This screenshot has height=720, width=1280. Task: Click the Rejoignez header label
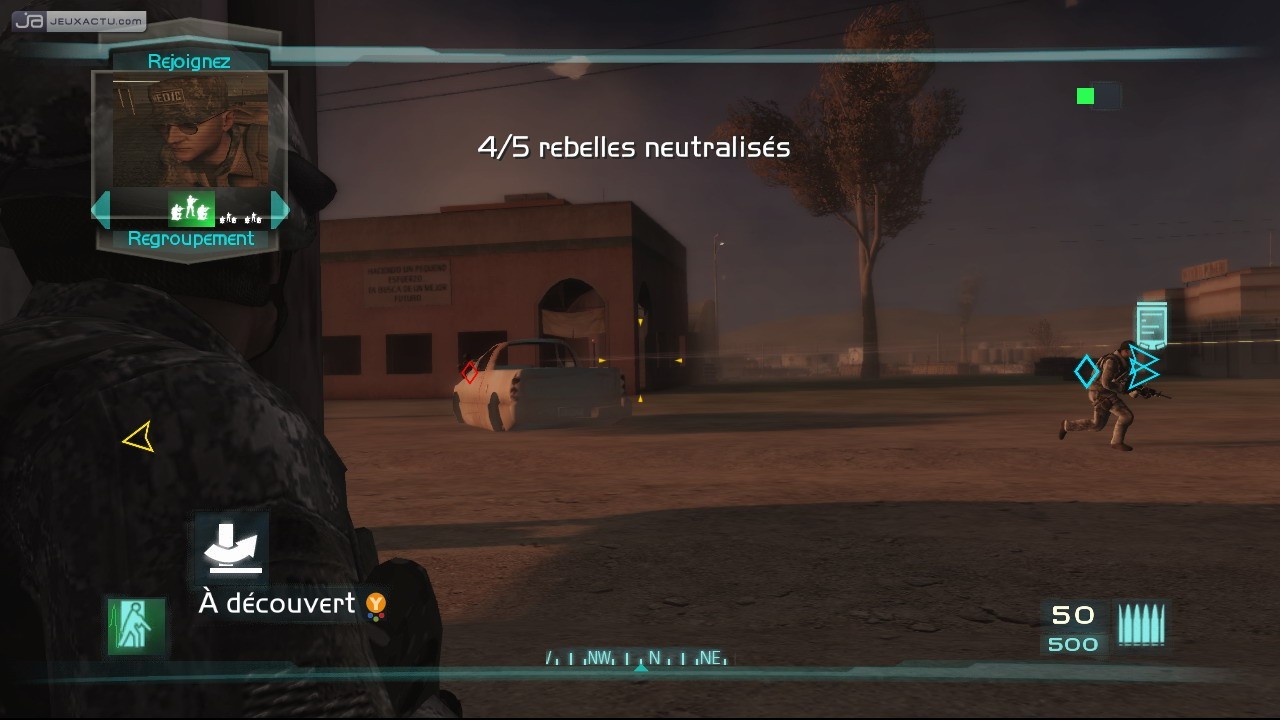[189, 62]
